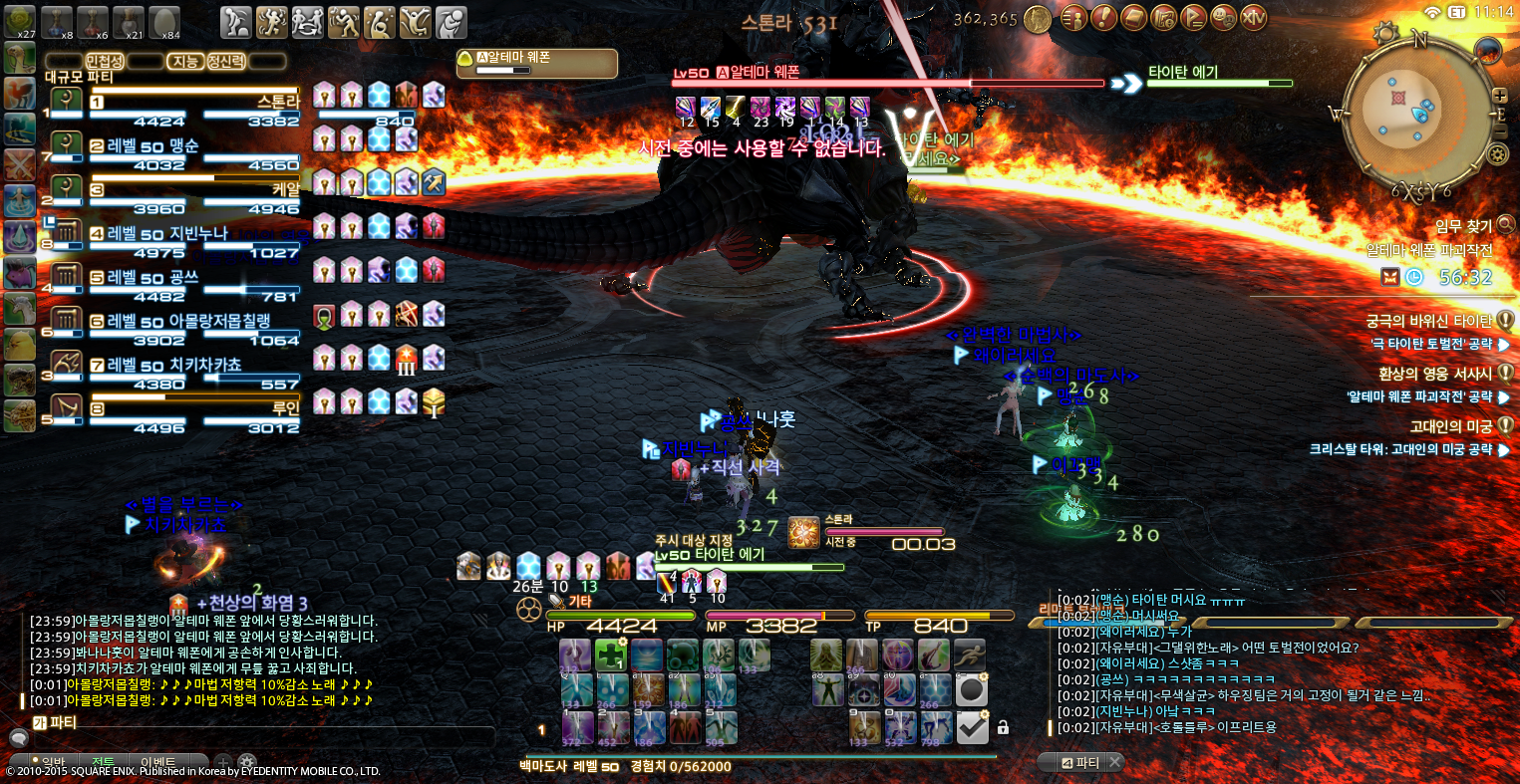Close the 파티 chat tab

[x=1114, y=762]
